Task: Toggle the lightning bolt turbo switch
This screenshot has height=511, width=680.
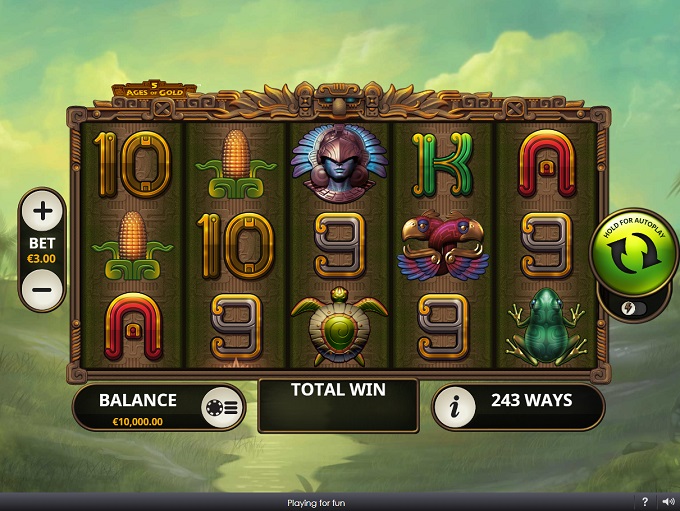Action: click(630, 308)
